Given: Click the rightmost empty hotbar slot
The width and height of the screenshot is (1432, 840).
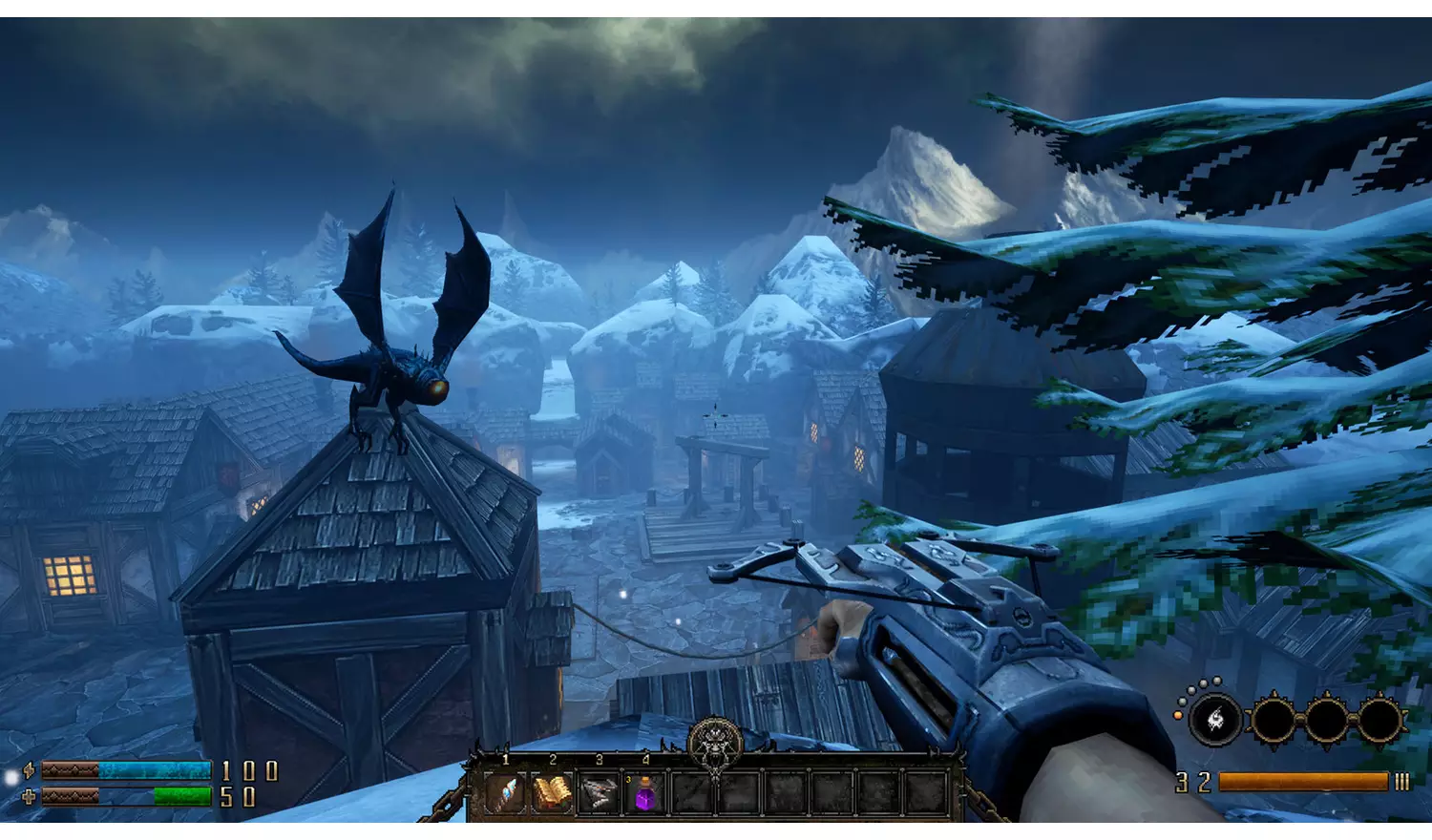Looking at the screenshot, I should 922,790.
